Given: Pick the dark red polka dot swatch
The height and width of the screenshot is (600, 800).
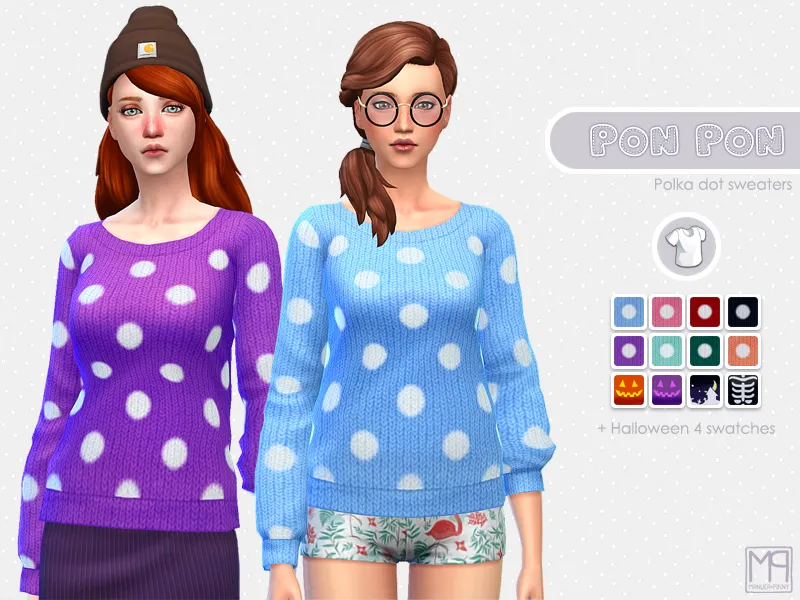Looking at the screenshot, I should tap(704, 312).
